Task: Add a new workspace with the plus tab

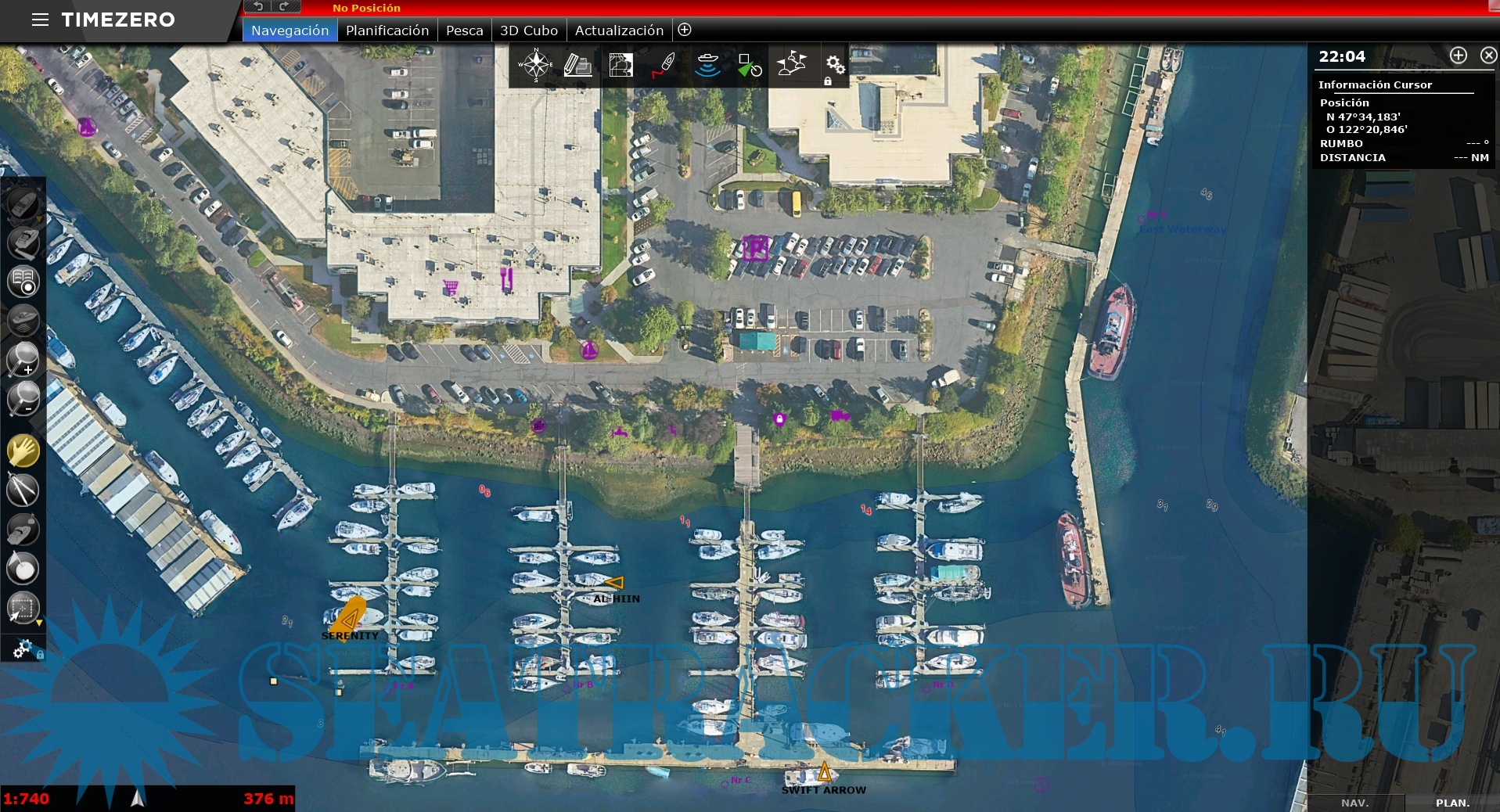Action: (685, 30)
